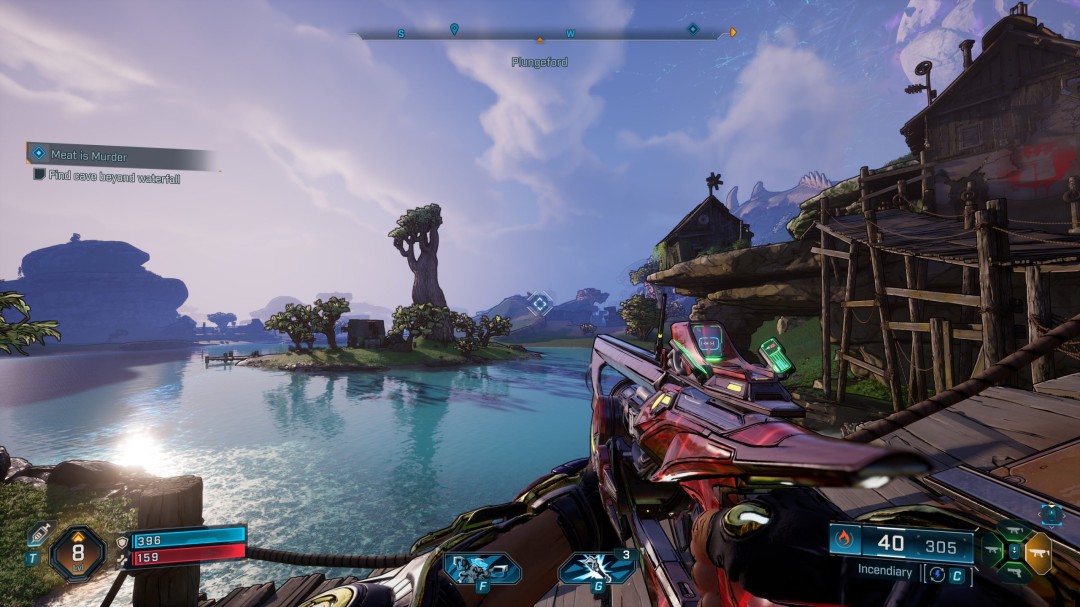Screen dimensions: 1080x607
Task: Open the level 8 character badge
Action: pos(77,553)
